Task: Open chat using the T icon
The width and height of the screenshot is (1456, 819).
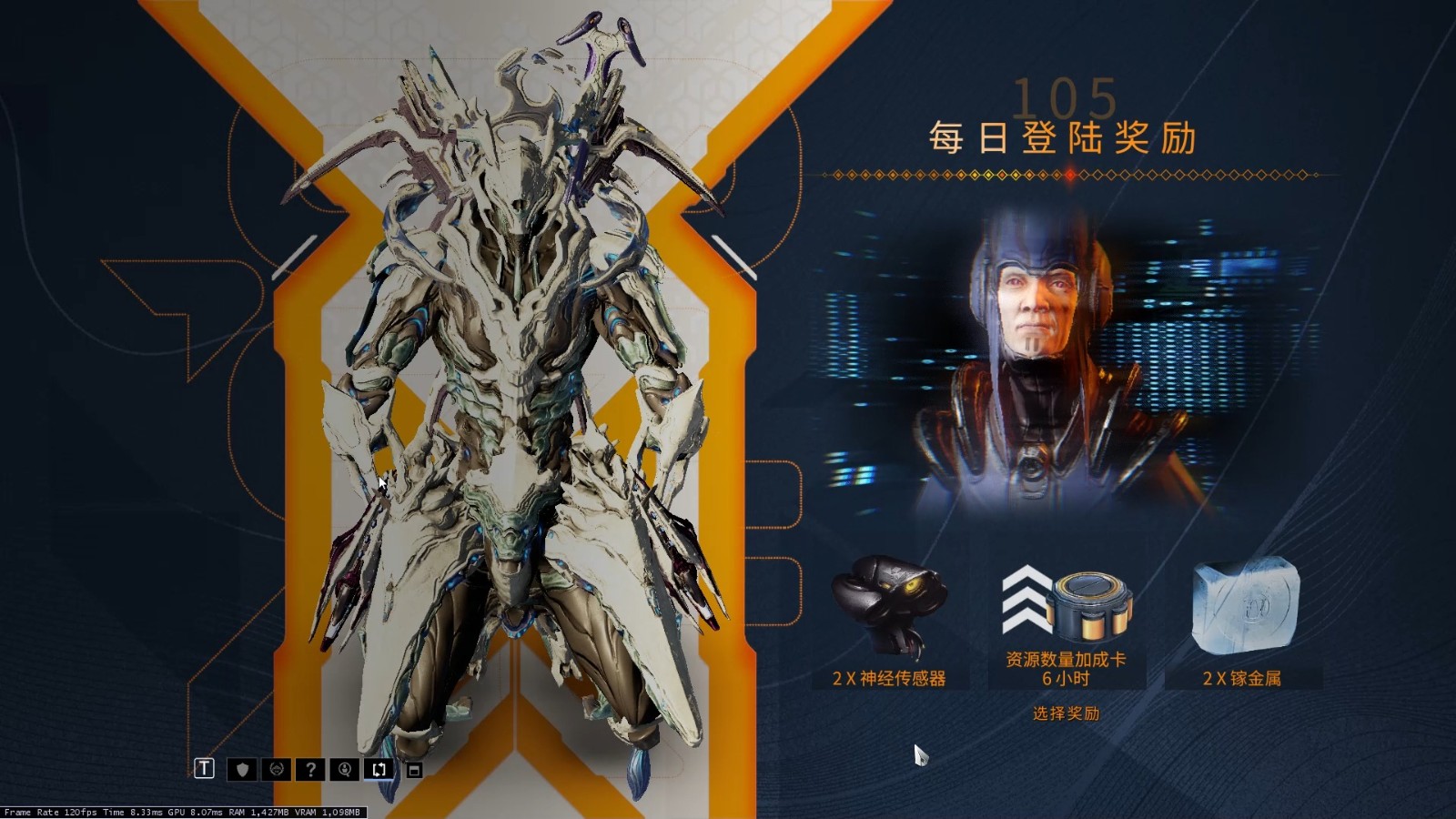Action: [204, 769]
